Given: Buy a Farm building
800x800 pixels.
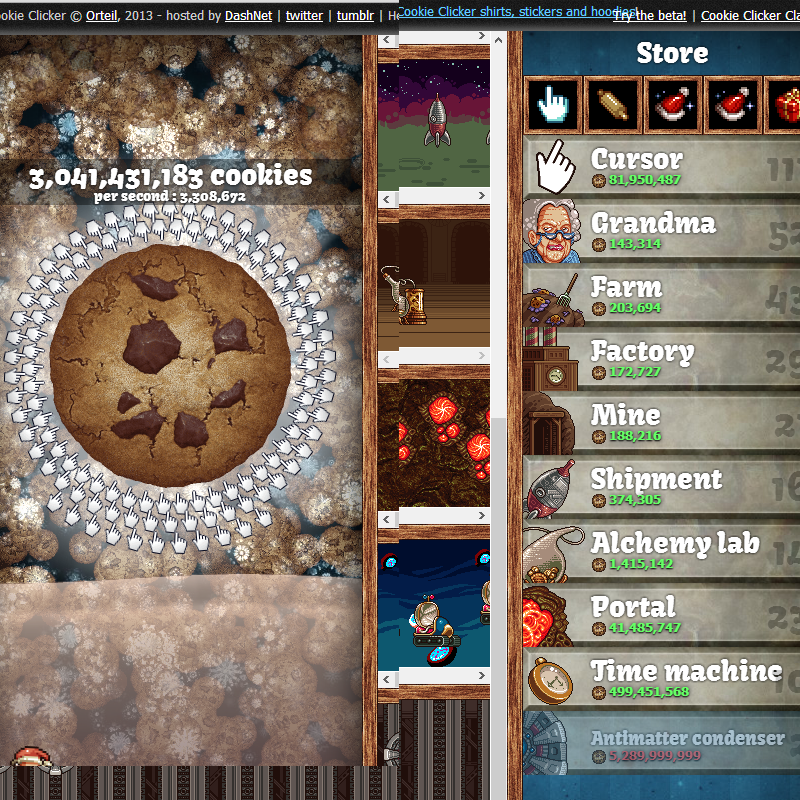Looking at the screenshot, I should click(x=660, y=295).
